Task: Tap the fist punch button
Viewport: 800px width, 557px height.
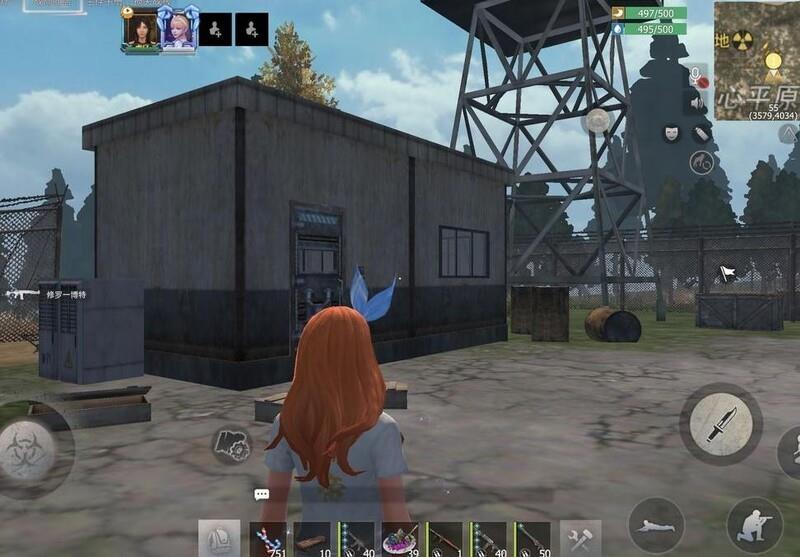Action: (231, 445)
